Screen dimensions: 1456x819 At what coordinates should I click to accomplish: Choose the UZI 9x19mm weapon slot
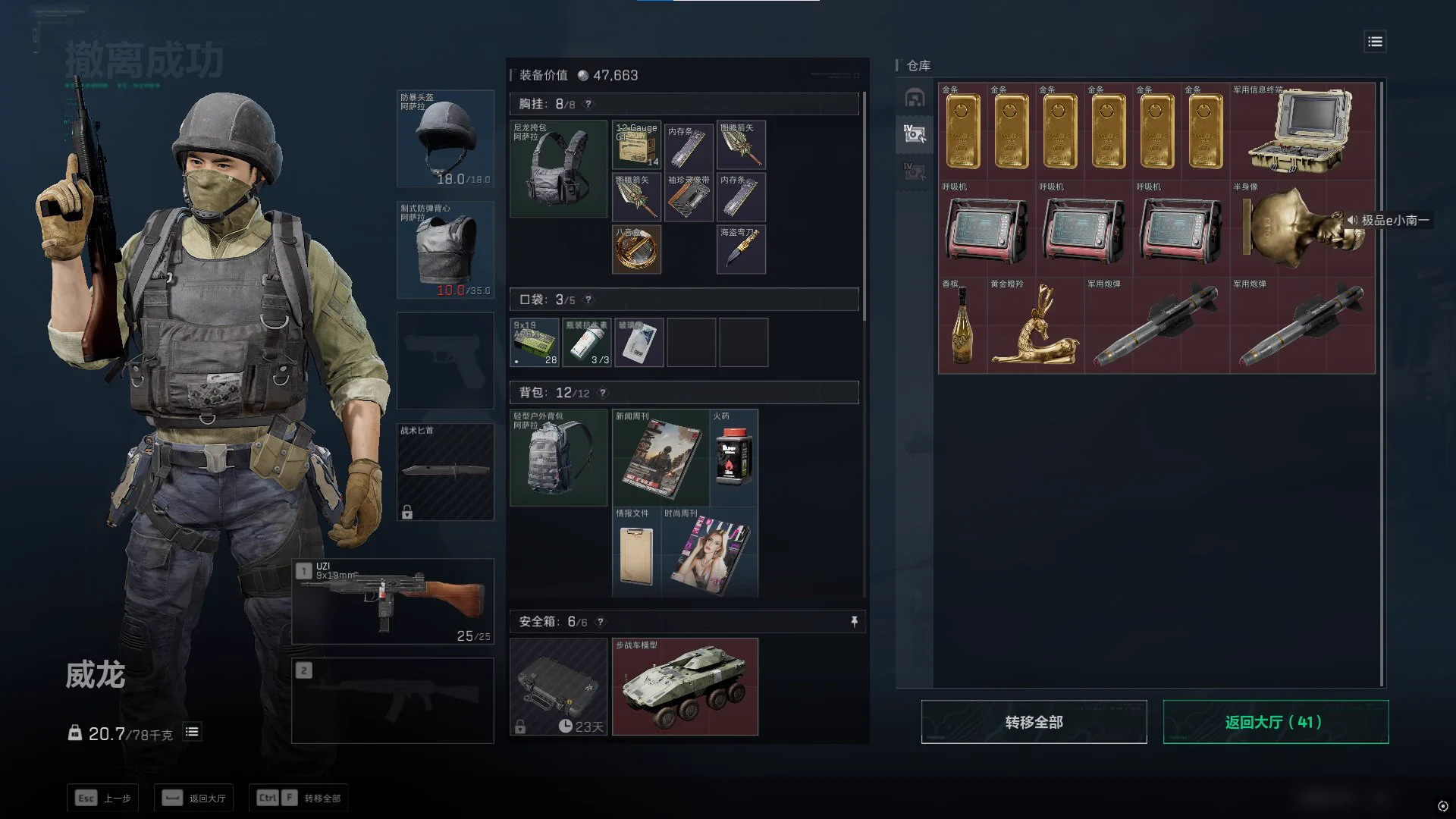click(393, 602)
